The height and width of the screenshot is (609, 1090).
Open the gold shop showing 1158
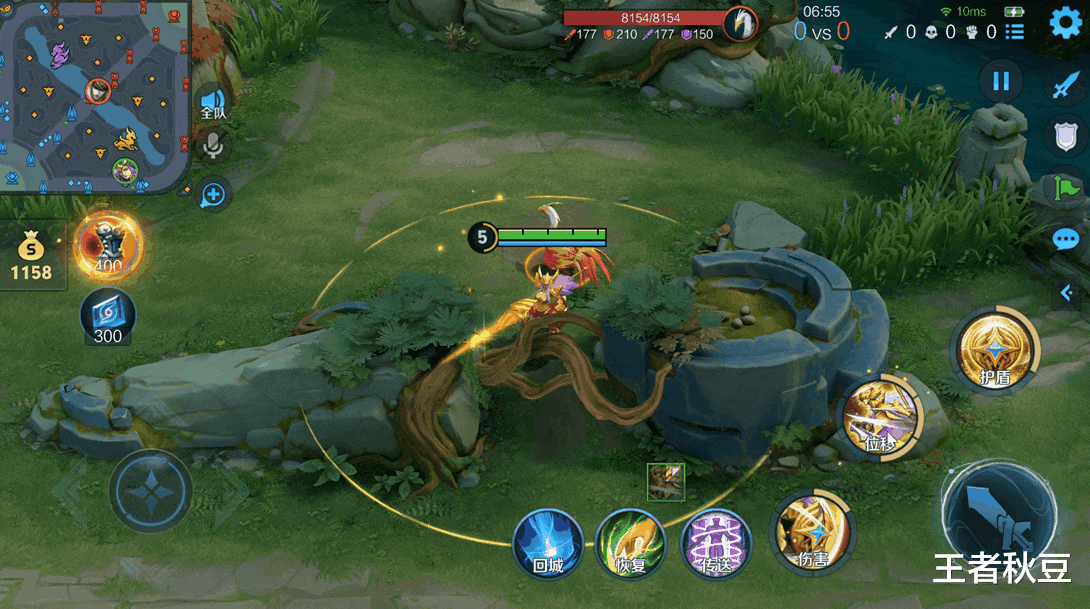32,258
